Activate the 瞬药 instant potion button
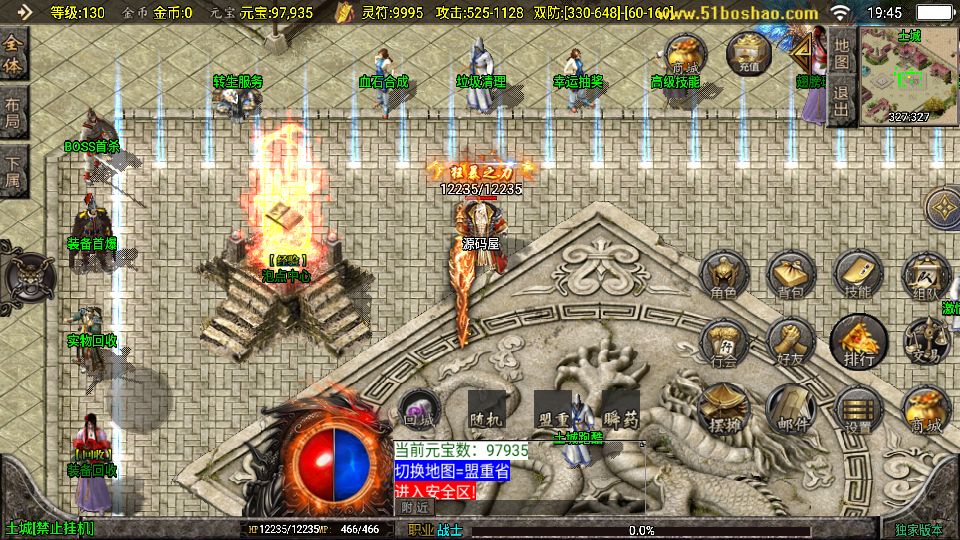Screen dimensions: 960x540 tap(622, 409)
